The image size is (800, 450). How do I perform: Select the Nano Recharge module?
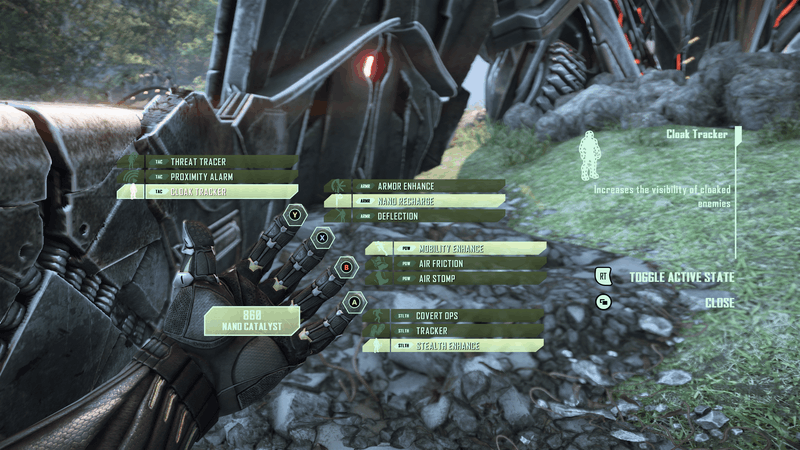(x=414, y=201)
